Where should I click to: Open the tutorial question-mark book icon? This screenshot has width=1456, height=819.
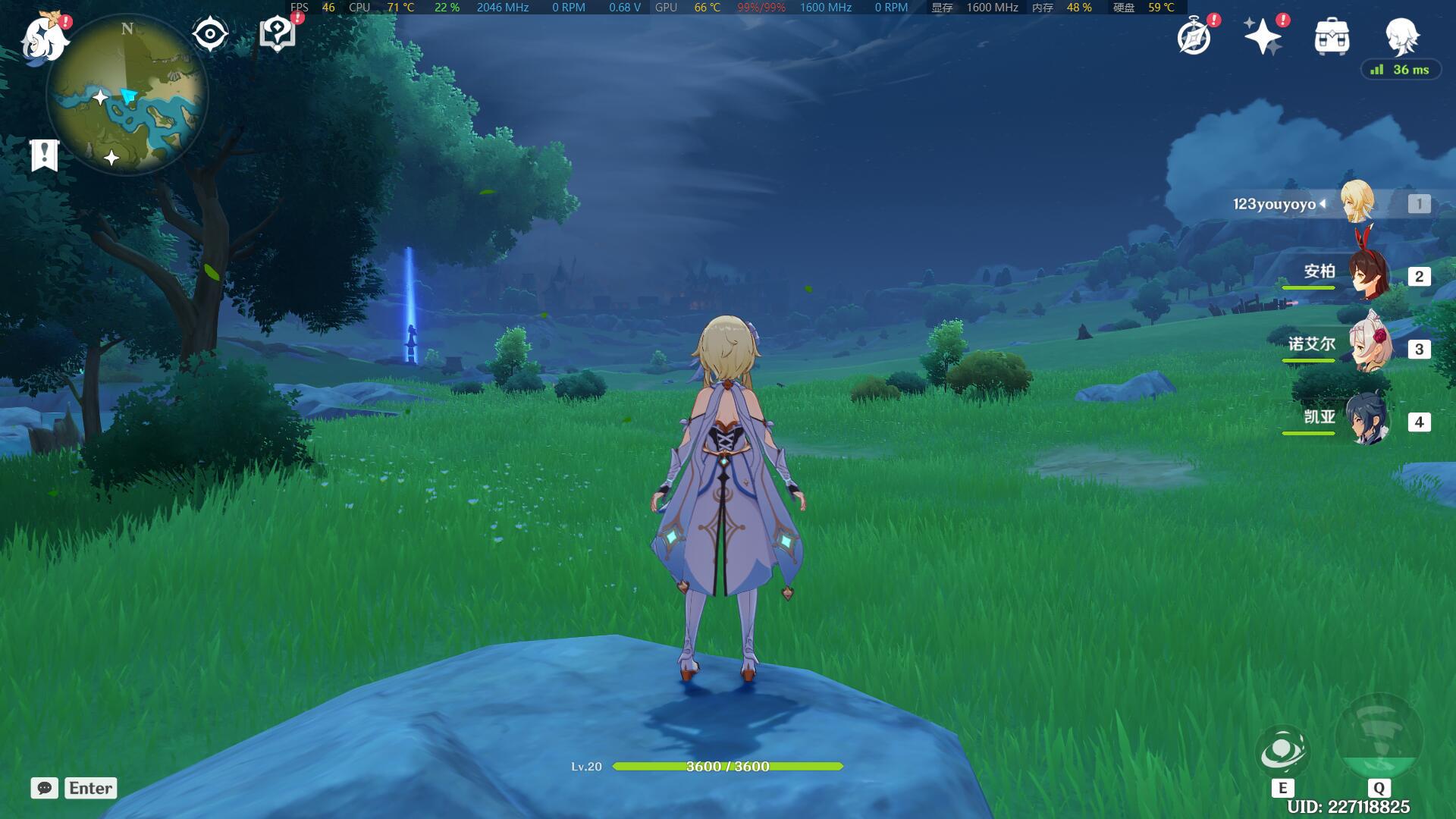coord(277,34)
